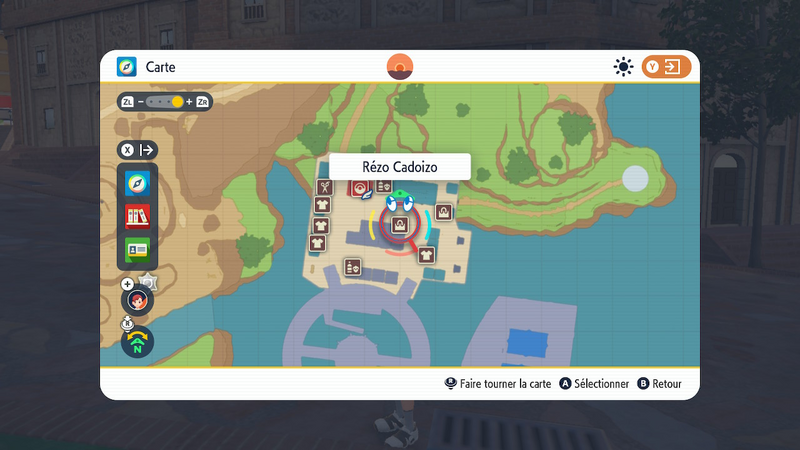Close the map with the orange exit button
The width and height of the screenshot is (800, 450).
click(666, 67)
